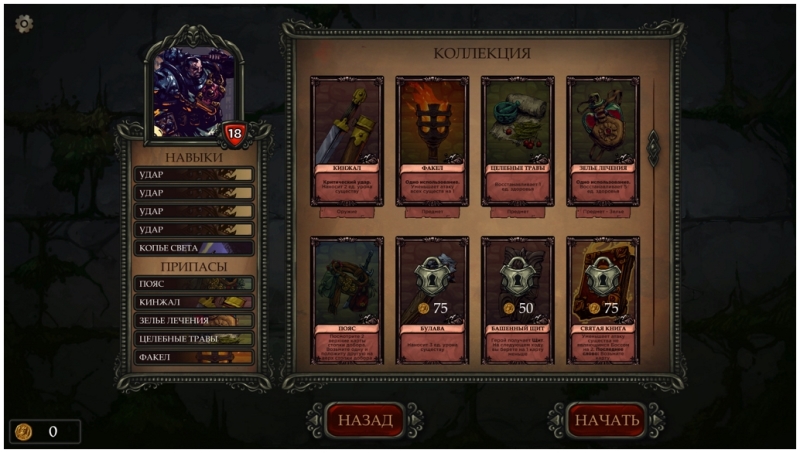
Task: Select Целебные травы in the supplies list
Action: [x=194, y=339]
